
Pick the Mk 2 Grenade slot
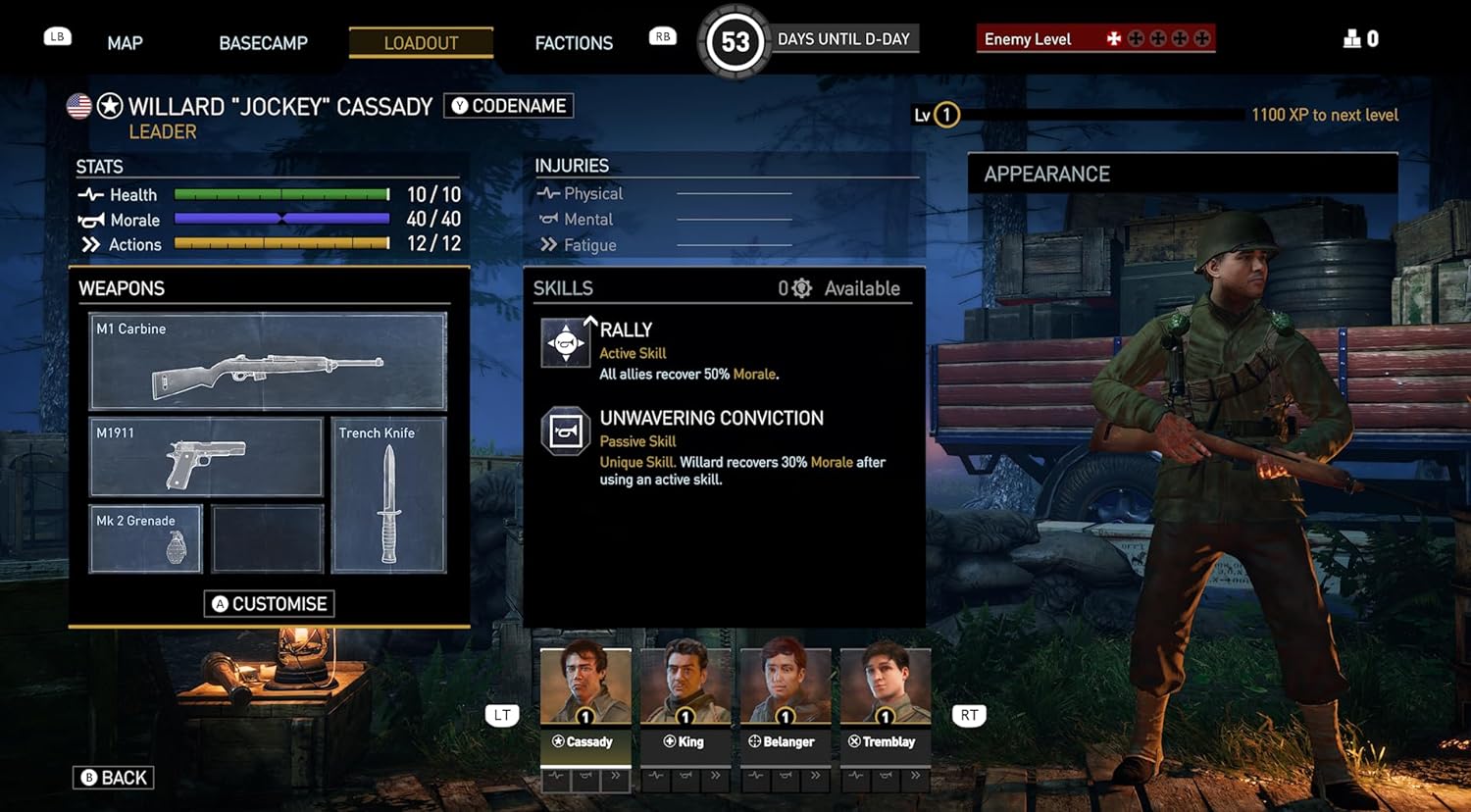tap(145, 538)
